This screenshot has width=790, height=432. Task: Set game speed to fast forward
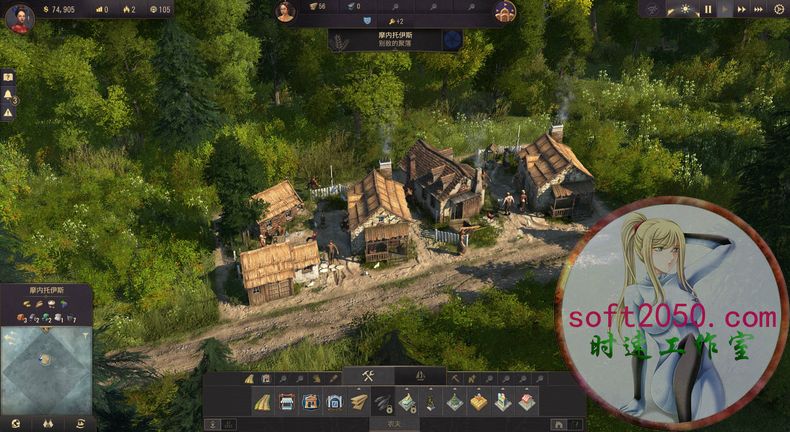[742, 9]
